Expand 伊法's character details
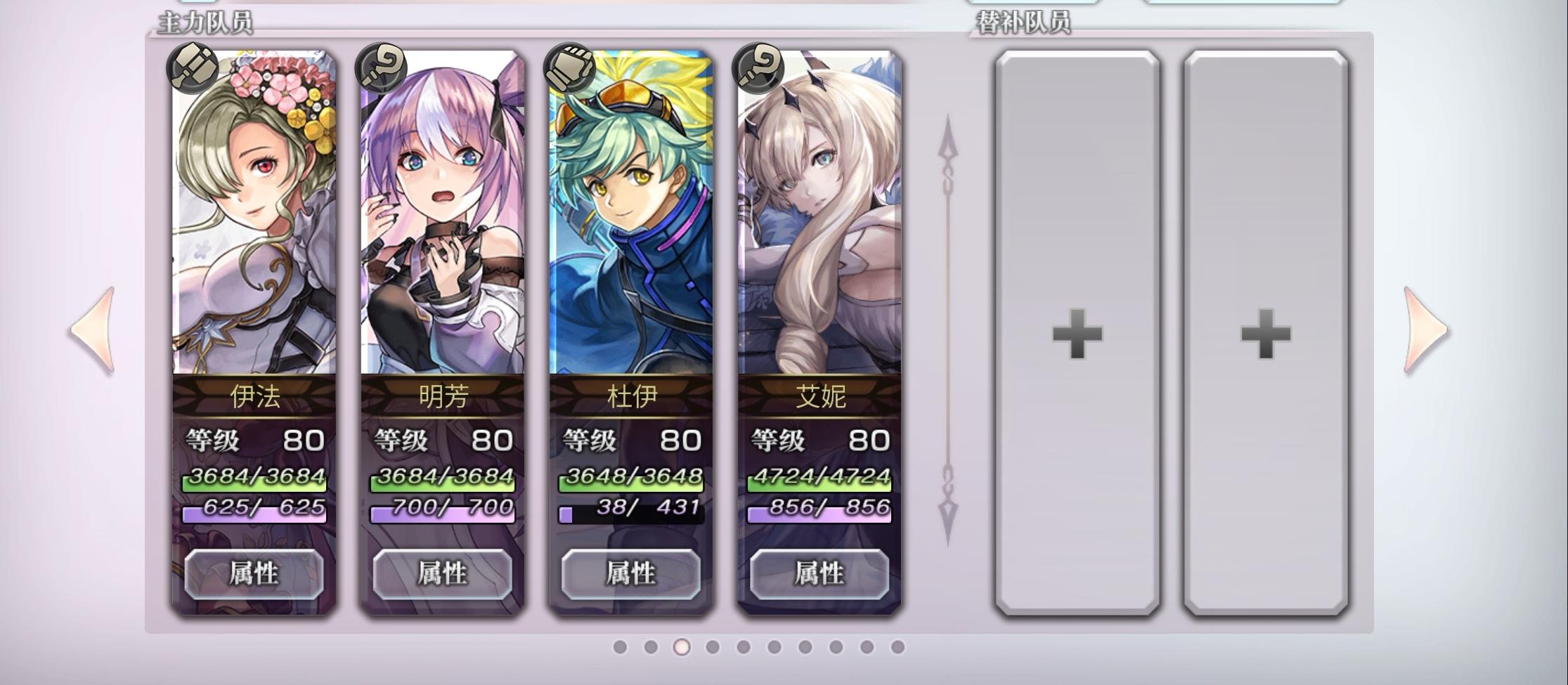 (253, 575)
